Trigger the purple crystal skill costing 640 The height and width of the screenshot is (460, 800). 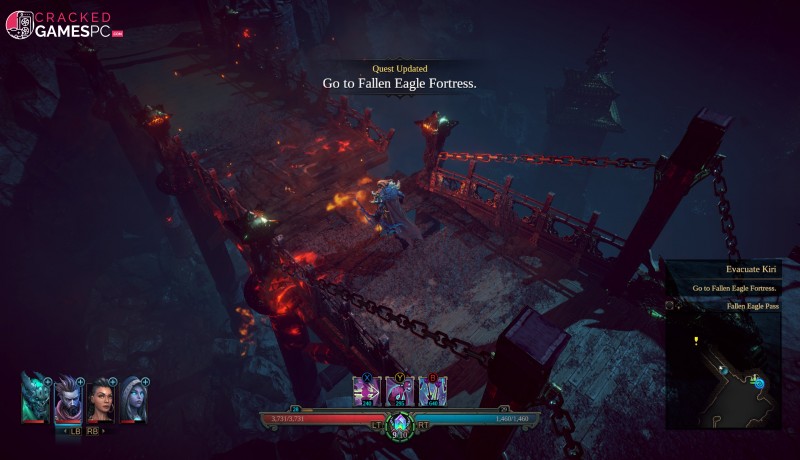(432, 391)
